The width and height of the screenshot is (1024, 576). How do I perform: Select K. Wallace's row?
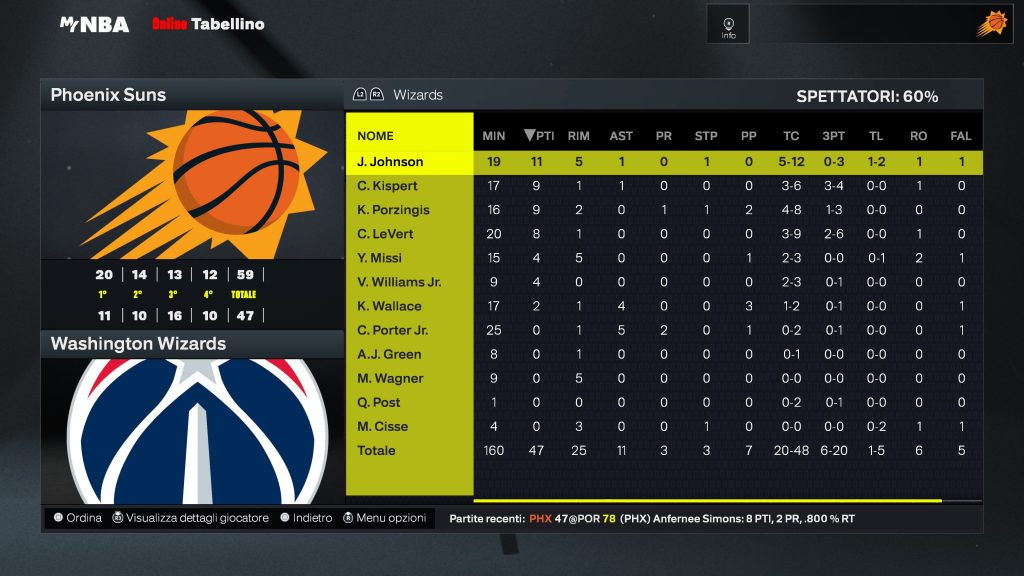tap(389, 306)
